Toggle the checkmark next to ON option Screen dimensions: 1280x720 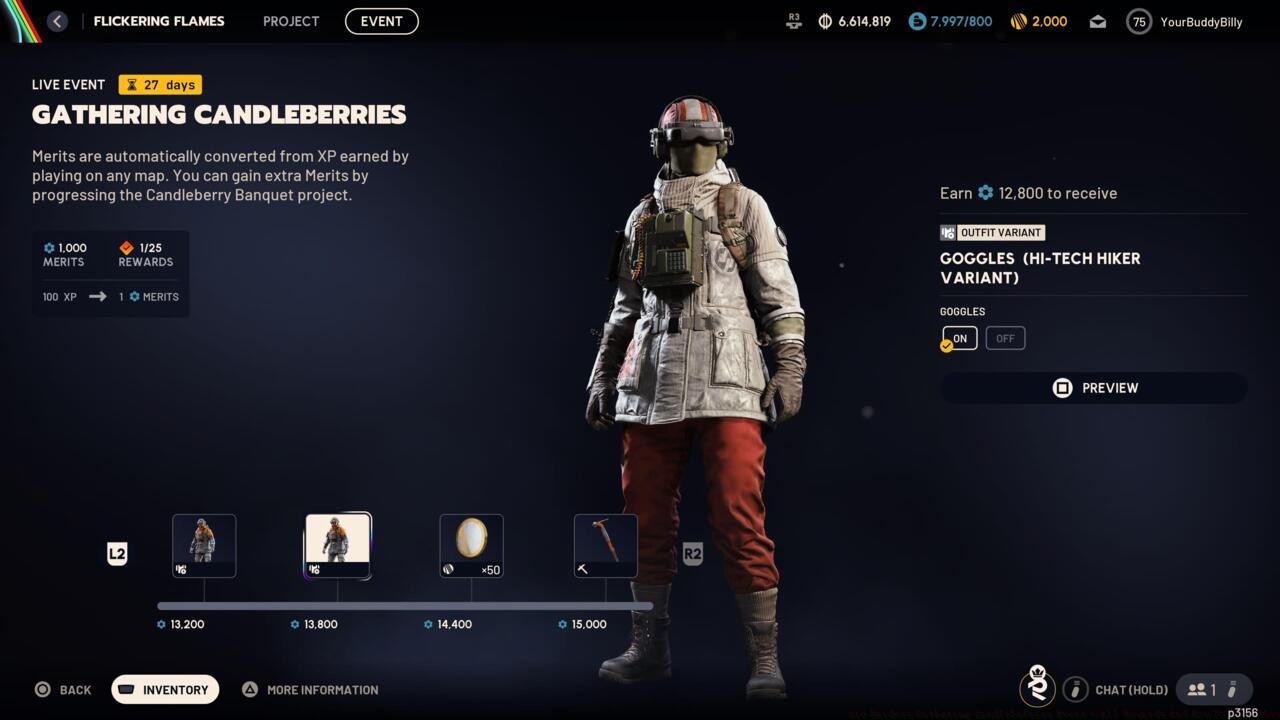click(945, 345)
